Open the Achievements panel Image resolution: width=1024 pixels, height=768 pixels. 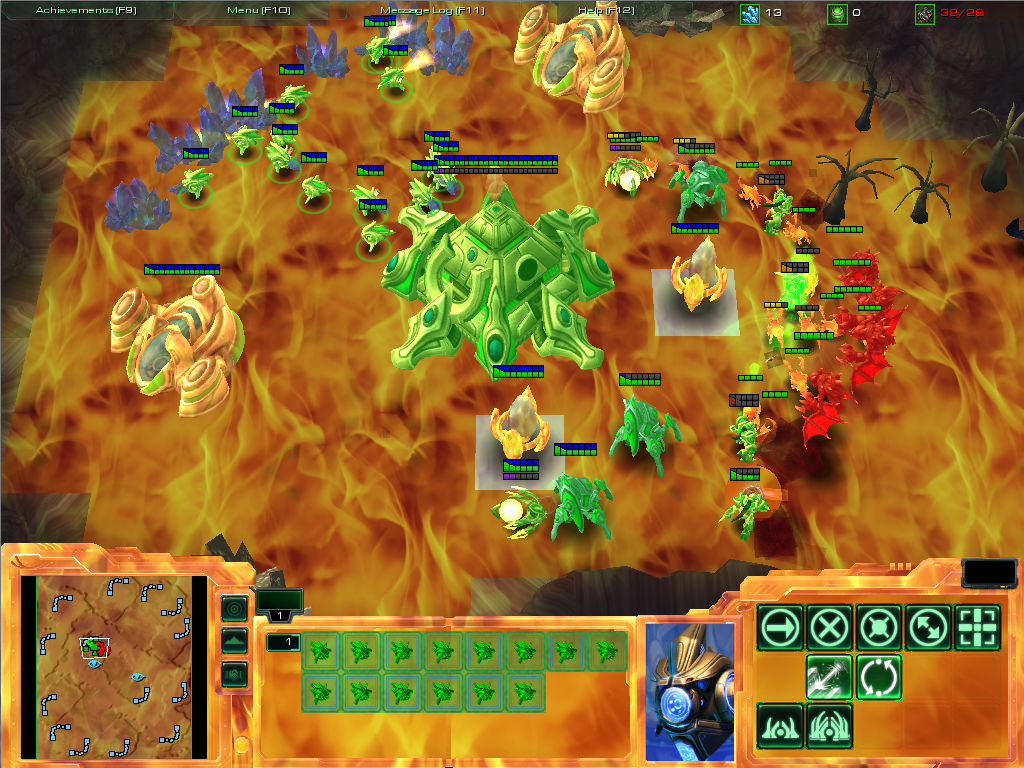(x=86, y=10)
